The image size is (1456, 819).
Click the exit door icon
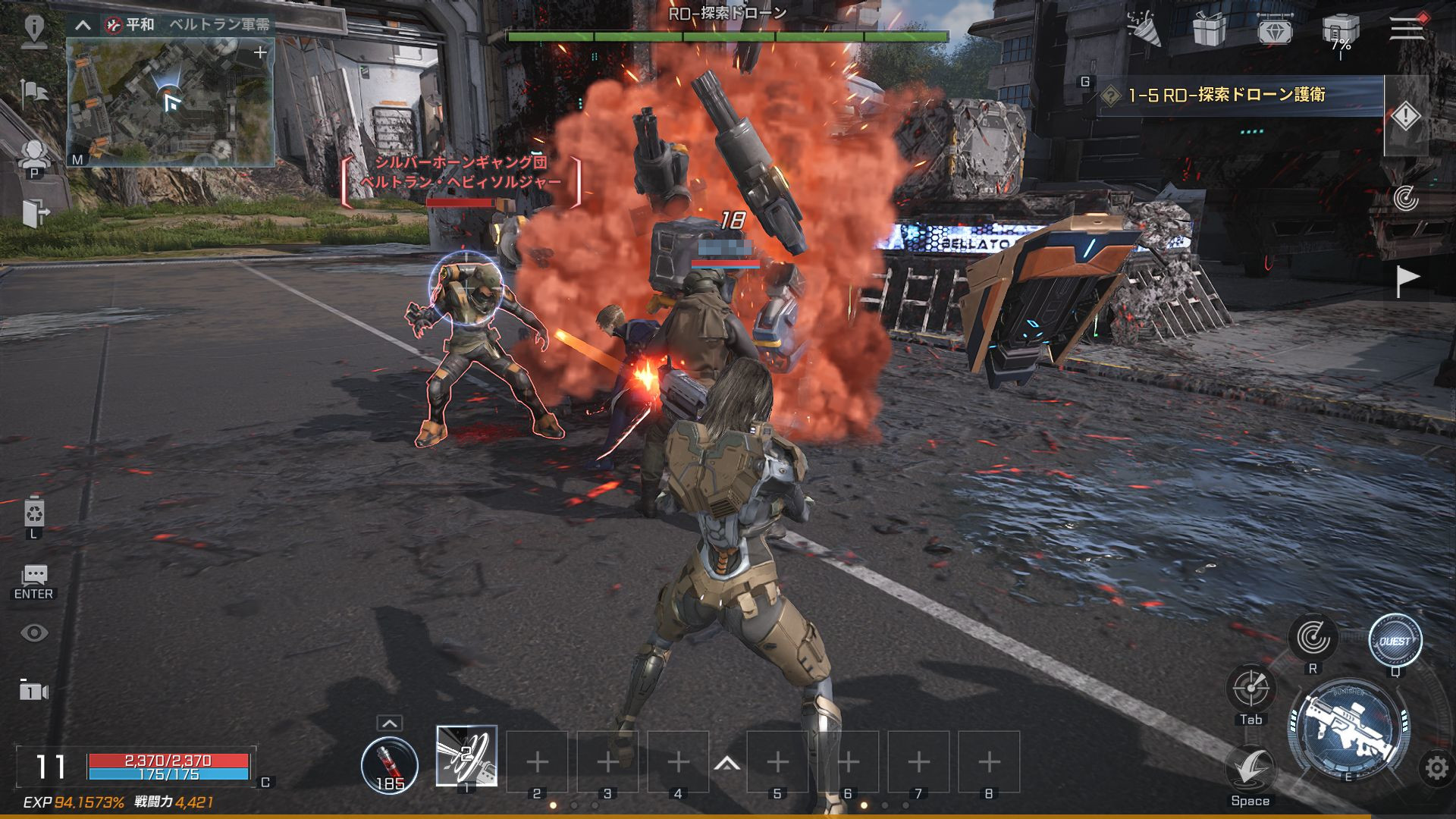point(33,213)
